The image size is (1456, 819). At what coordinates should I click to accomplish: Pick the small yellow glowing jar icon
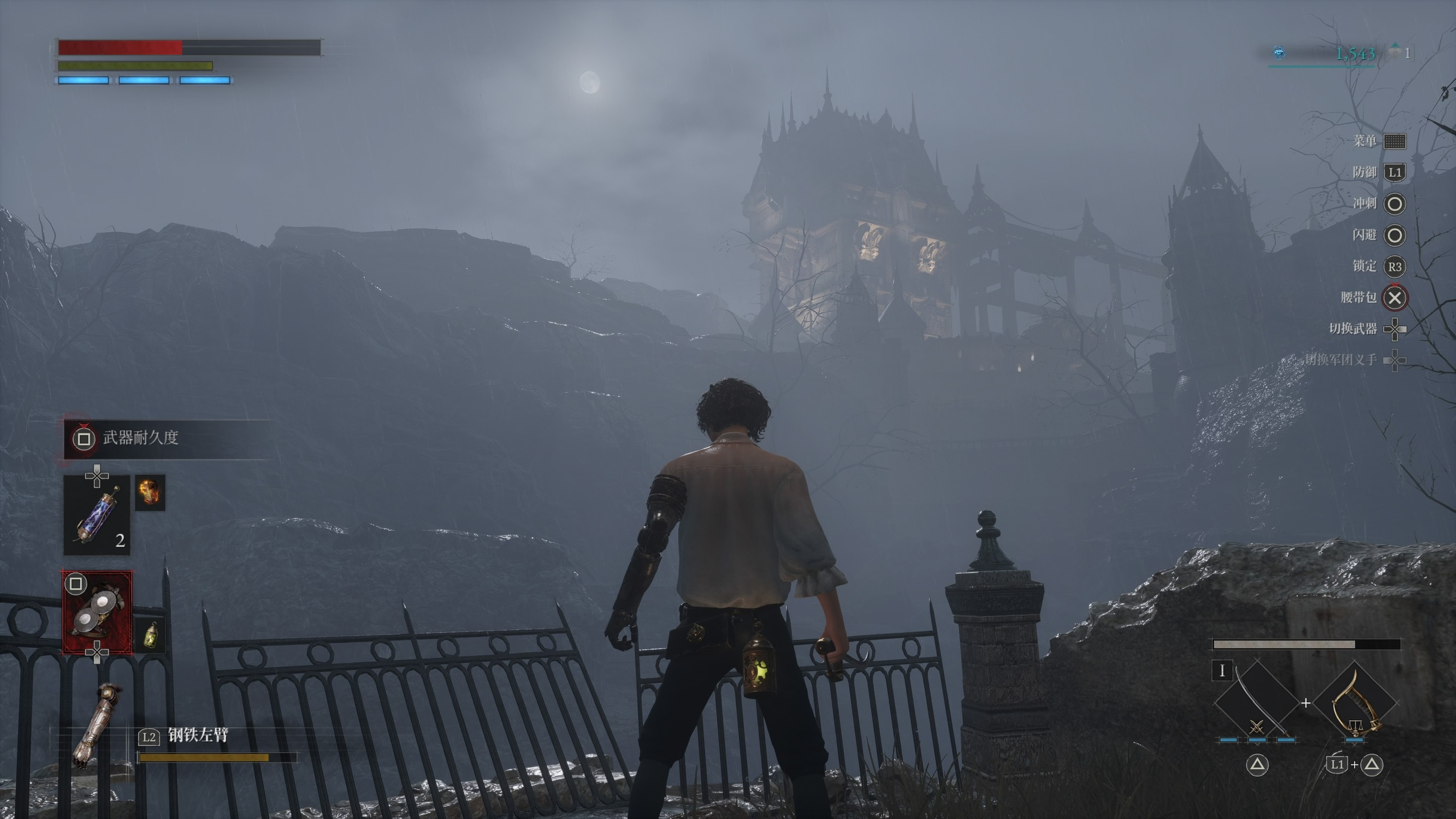(150, 635)
